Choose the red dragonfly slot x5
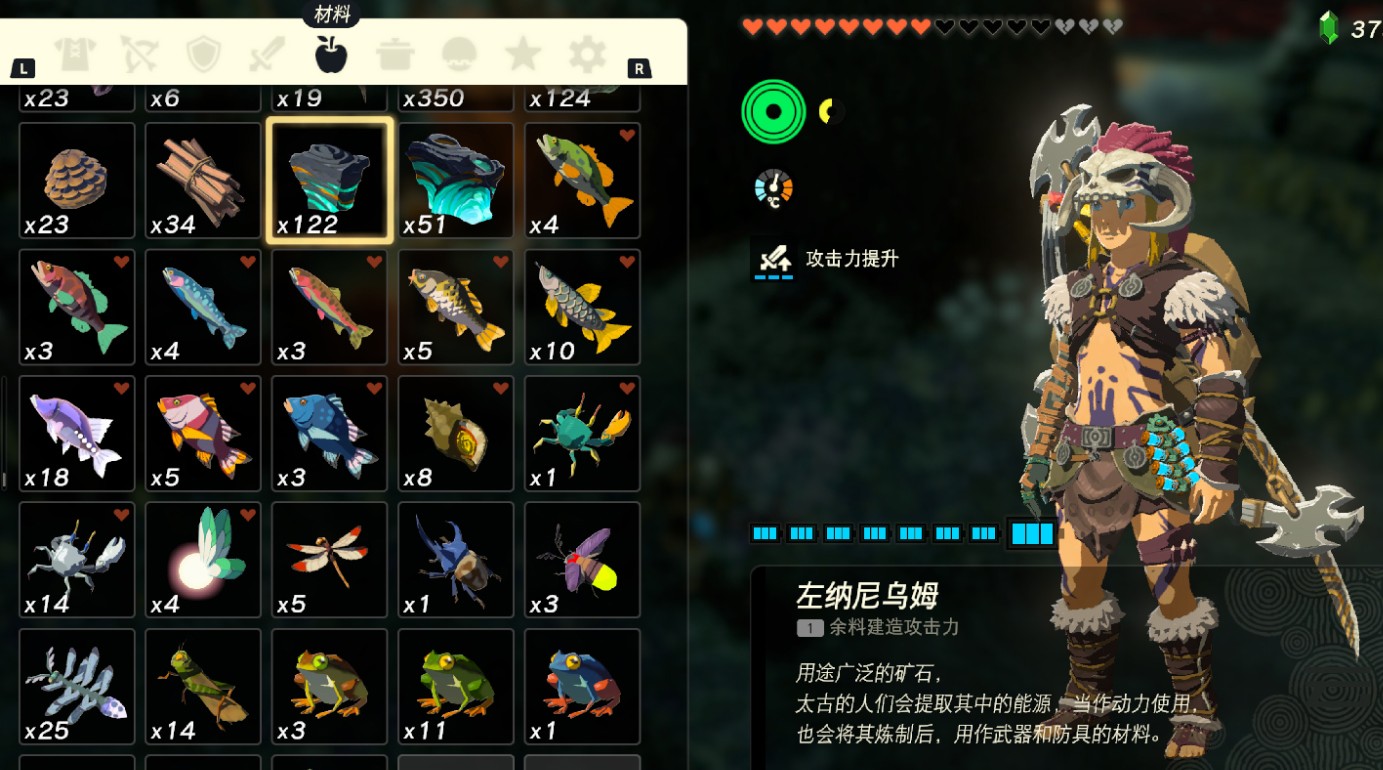The height and width of the screenshot is (770, 1383). click(330, 560)
